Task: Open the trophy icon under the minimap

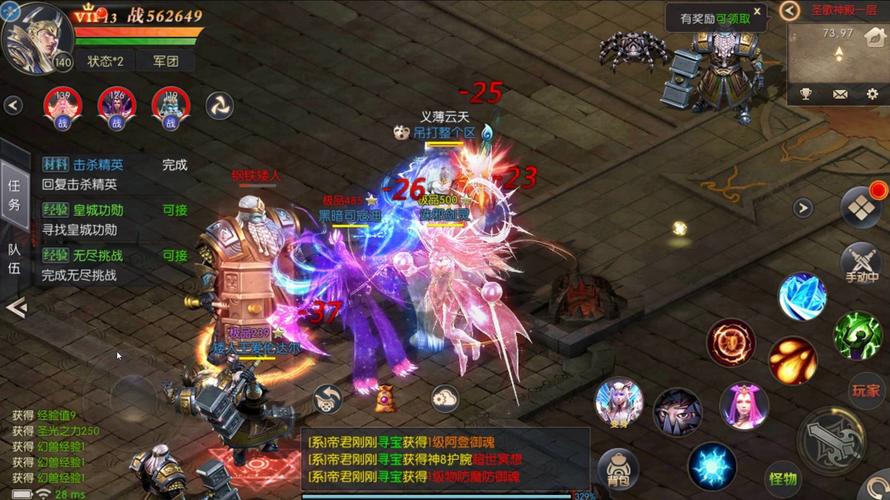Action: 806,94
